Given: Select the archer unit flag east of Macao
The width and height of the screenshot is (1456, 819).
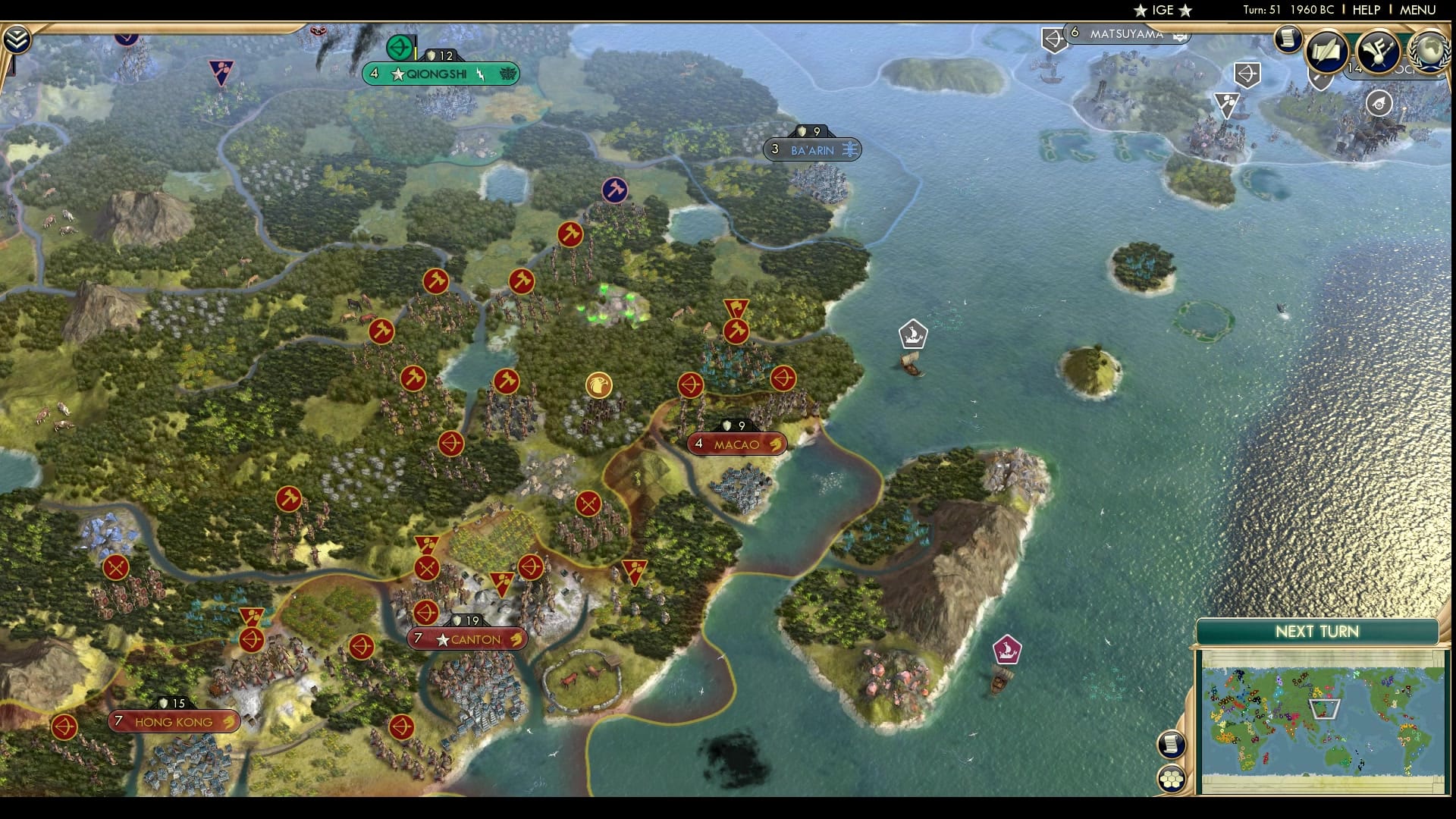Looking at the screenshot, I should [x=784, y=379].
